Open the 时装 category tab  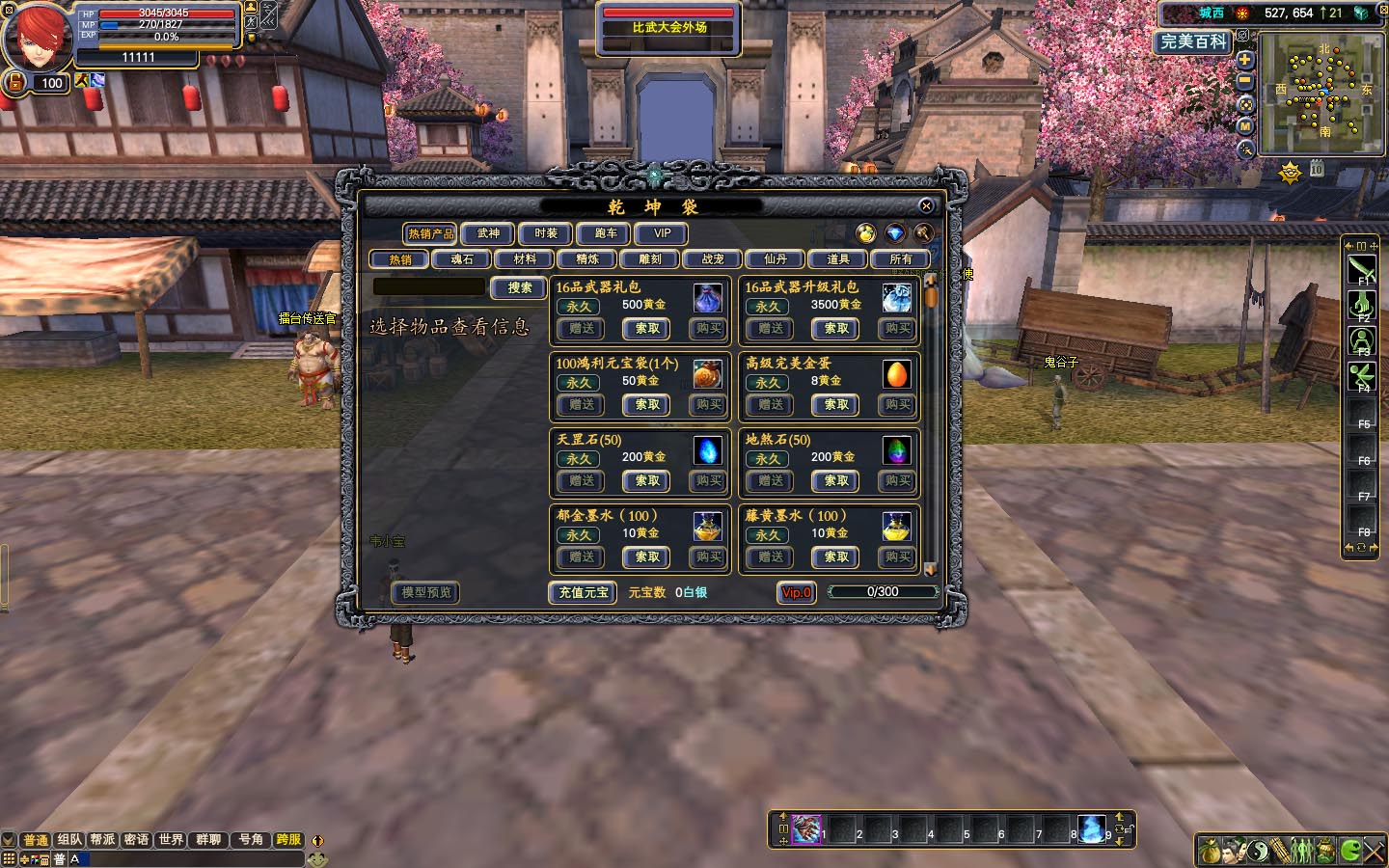(546, 233)
